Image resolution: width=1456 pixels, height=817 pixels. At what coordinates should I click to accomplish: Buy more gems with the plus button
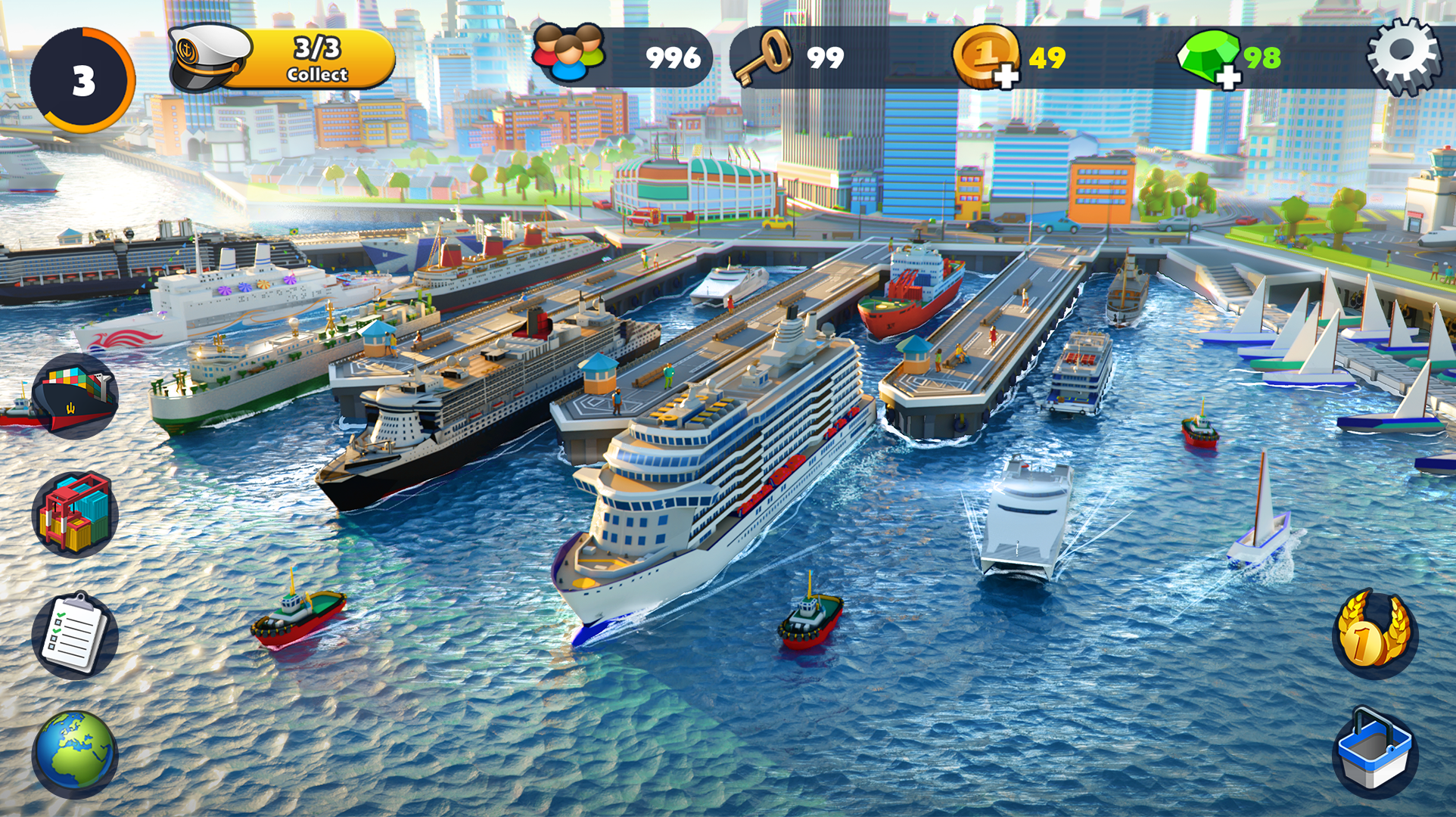(x=1230, y=76)
